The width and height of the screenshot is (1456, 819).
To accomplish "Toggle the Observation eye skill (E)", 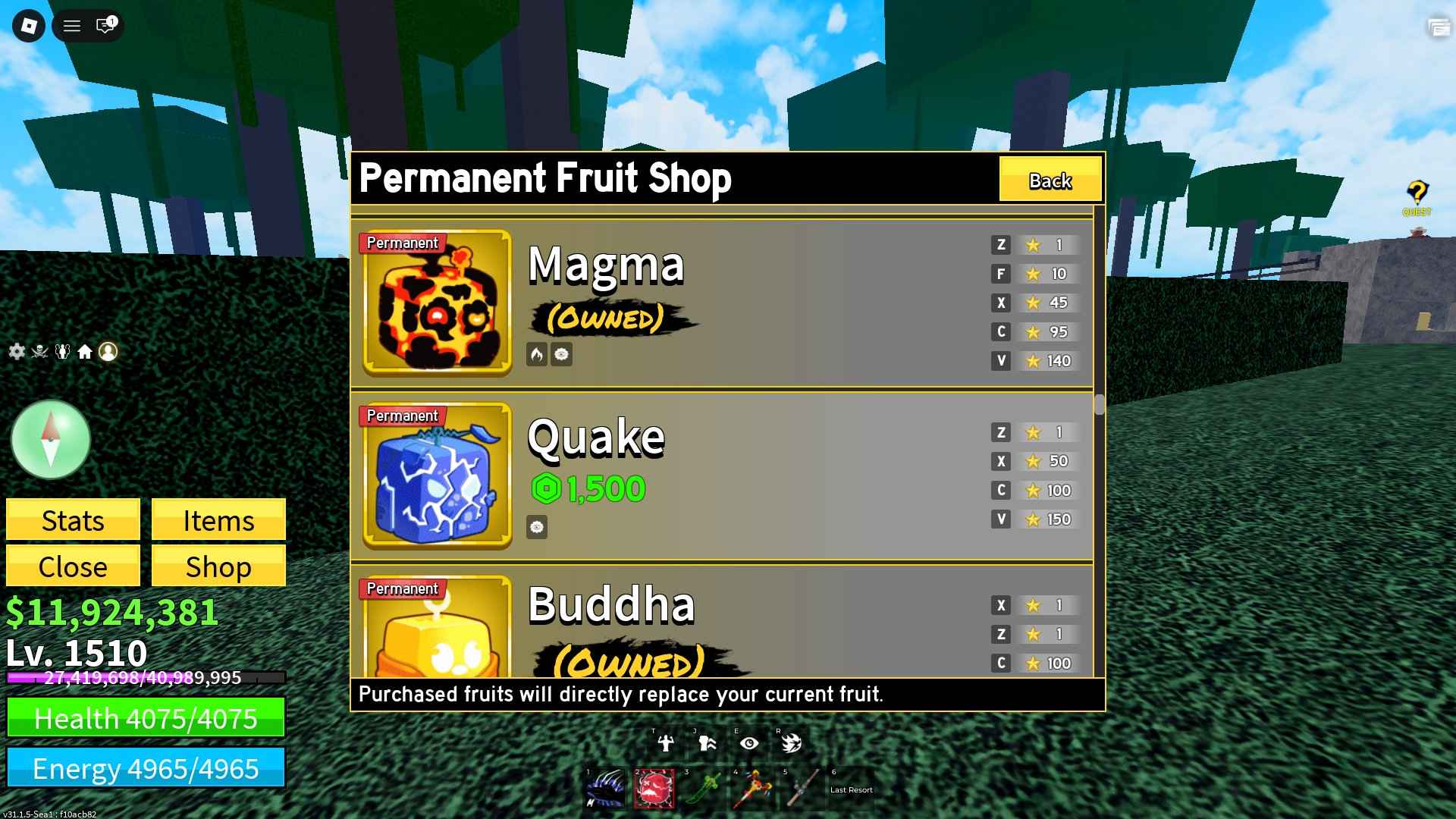I will pyautogui.click(x=749, y=744).
